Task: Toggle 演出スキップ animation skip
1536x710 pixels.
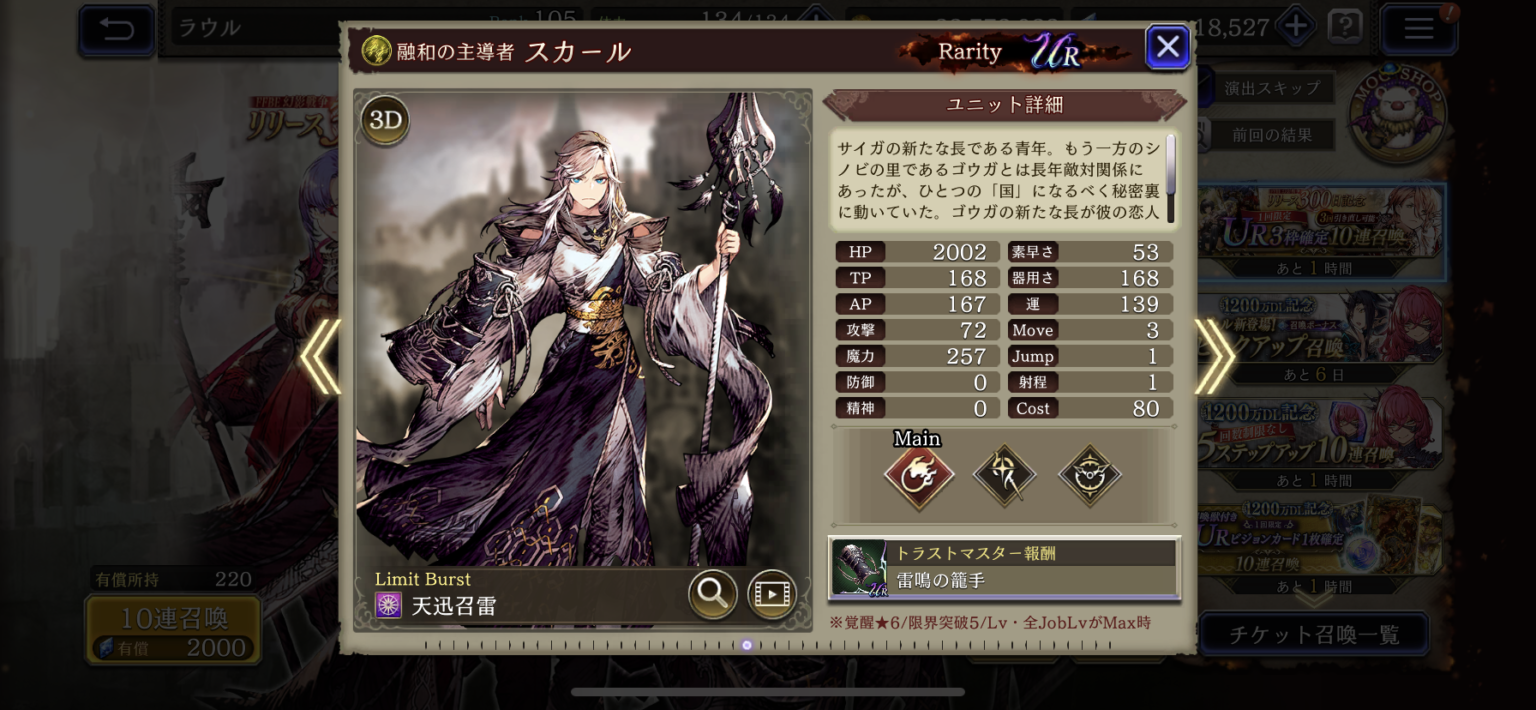Action: [1271, 88]
